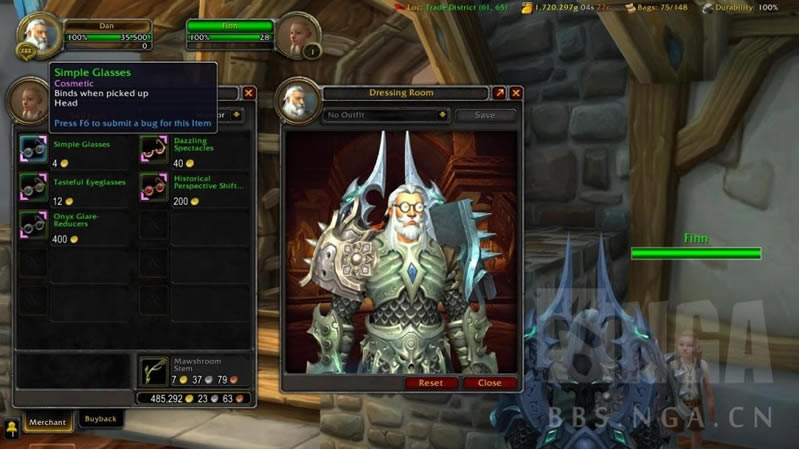Close the merchant window
Screen dimensions: 799x449
coord(249,93)
